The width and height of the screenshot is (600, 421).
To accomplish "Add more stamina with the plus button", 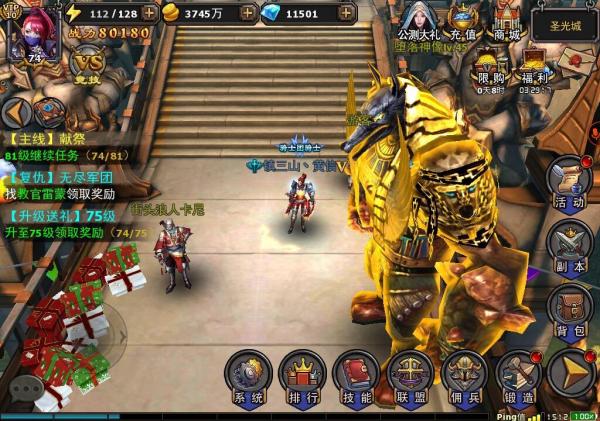I will pyautogui.click(x=149, y=13).
